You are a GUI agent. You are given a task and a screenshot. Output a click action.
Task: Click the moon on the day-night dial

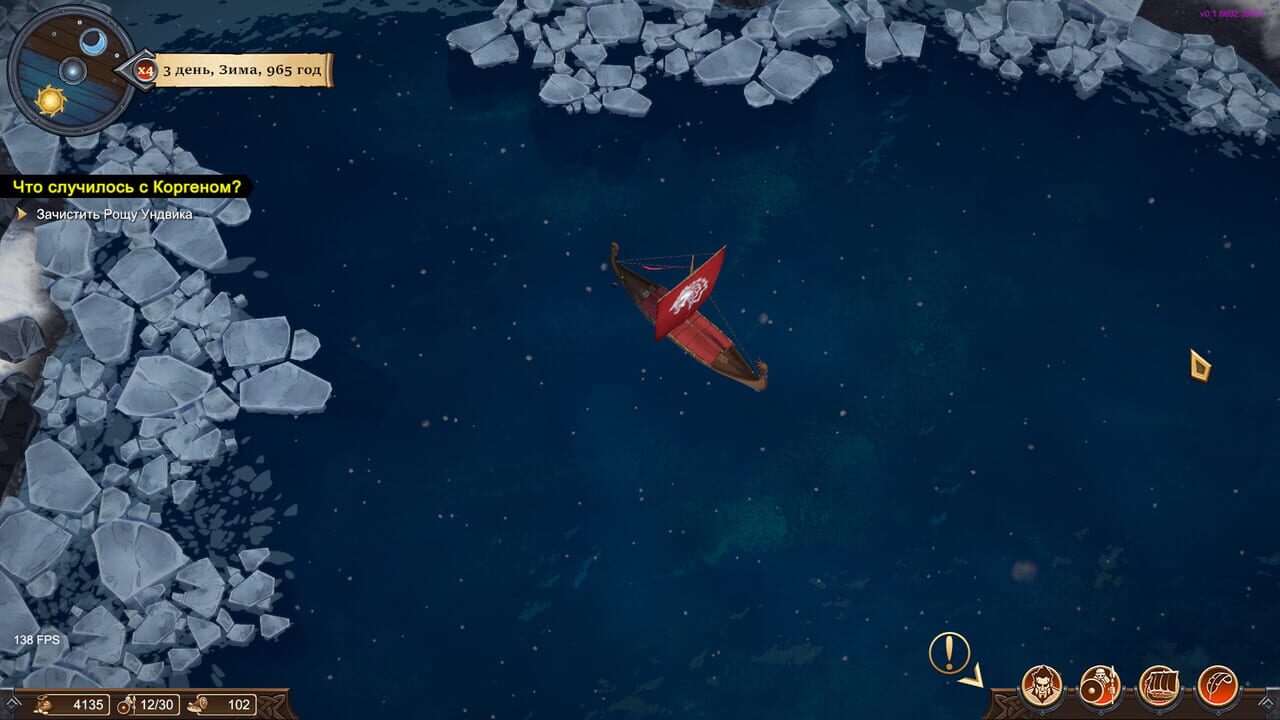tap(93, 41)
